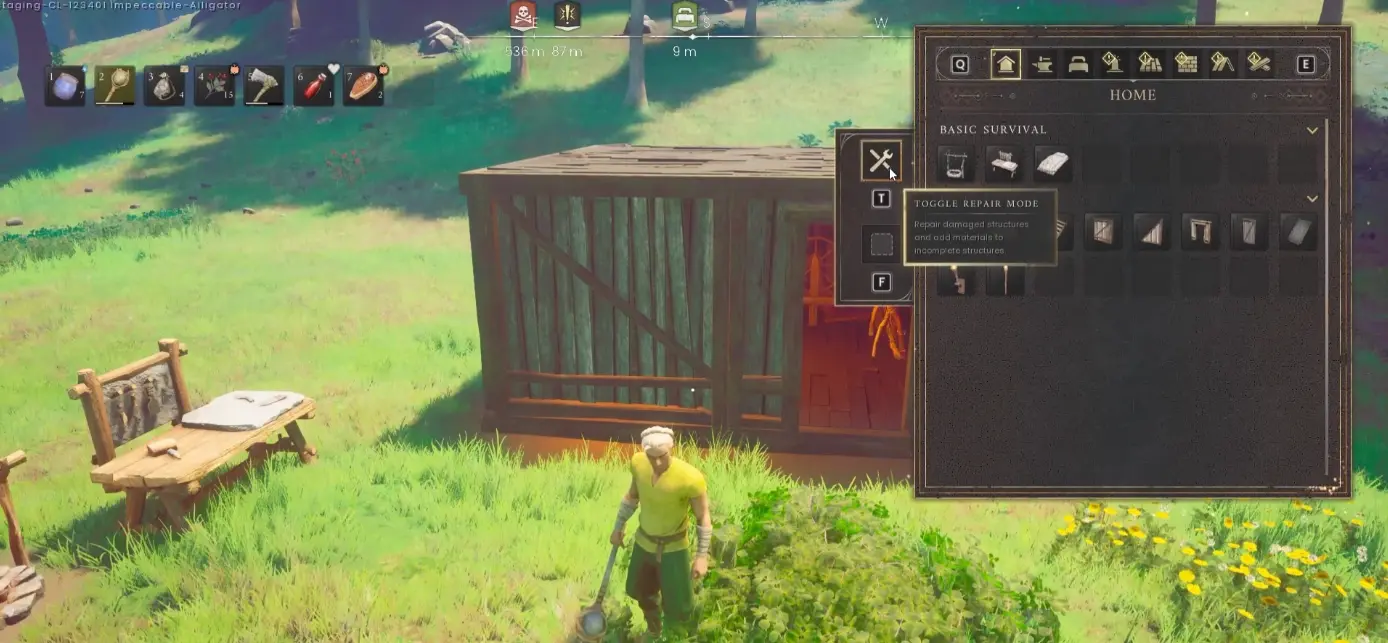Choose the campfire cooking pot build item
1388x643 pixels.
click(956, 164)
